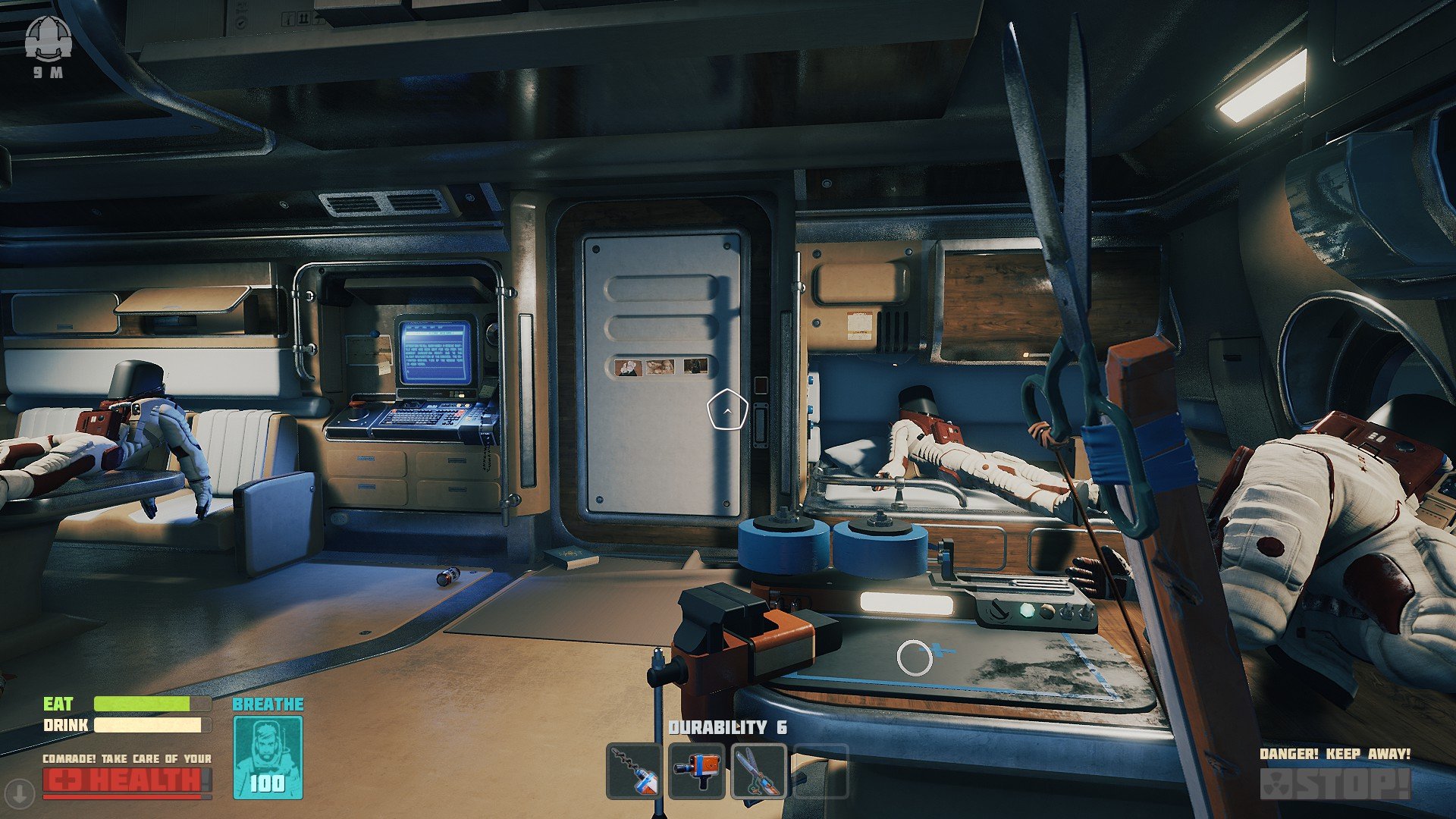Click the cosmonaut portrait under Breathe
Viewport: 1456px width, 819px height.
(268, 757)
